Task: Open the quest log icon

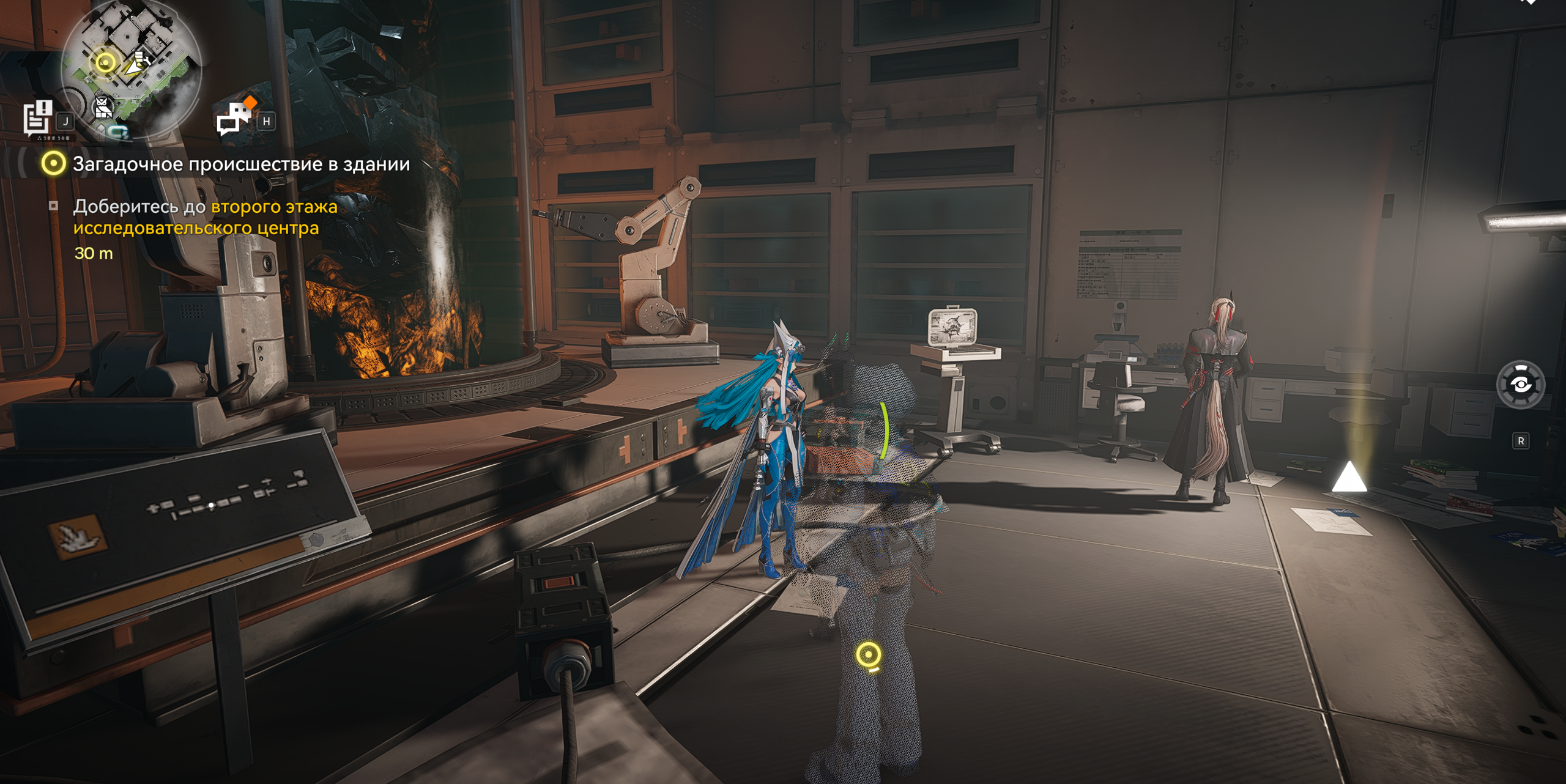Action: click(37, 118)
